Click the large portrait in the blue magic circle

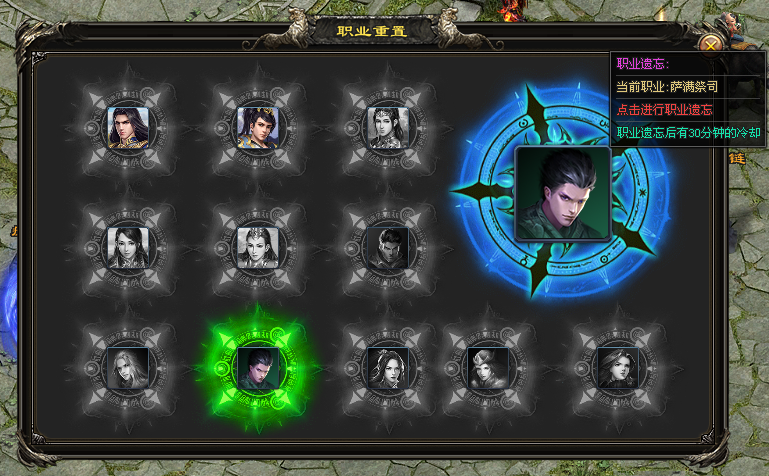click(562, 193)
